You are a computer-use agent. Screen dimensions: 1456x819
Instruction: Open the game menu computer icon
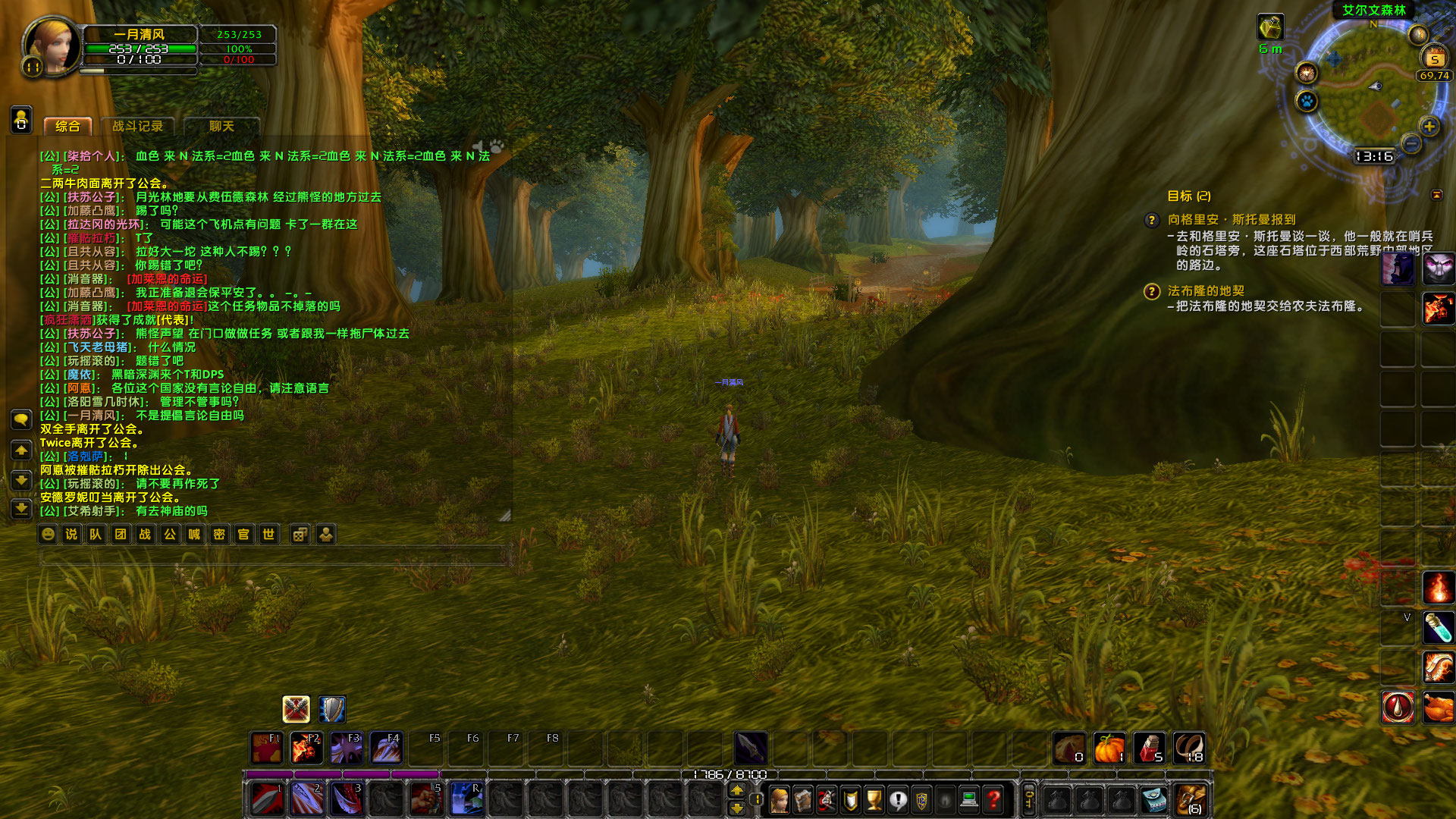click(969, 799)
